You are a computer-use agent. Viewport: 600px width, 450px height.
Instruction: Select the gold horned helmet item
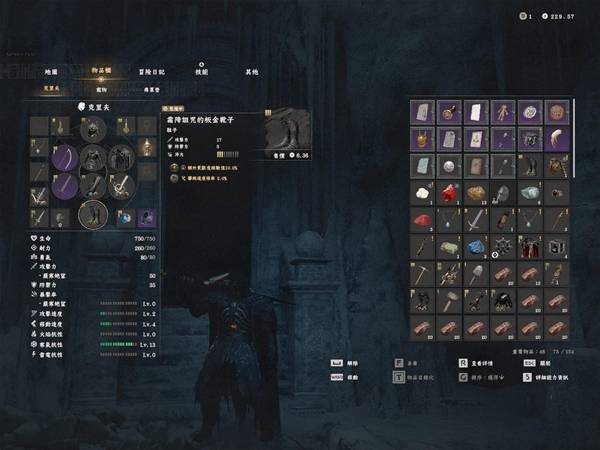pos(422,139)
